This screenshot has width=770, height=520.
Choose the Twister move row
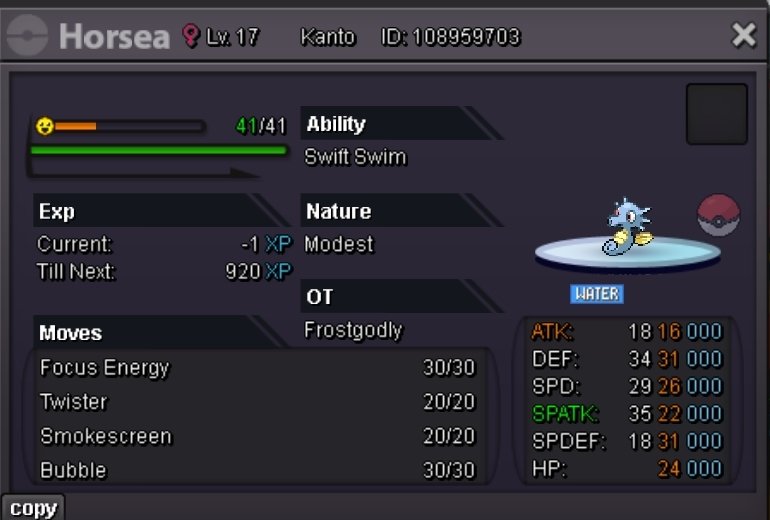257,402
